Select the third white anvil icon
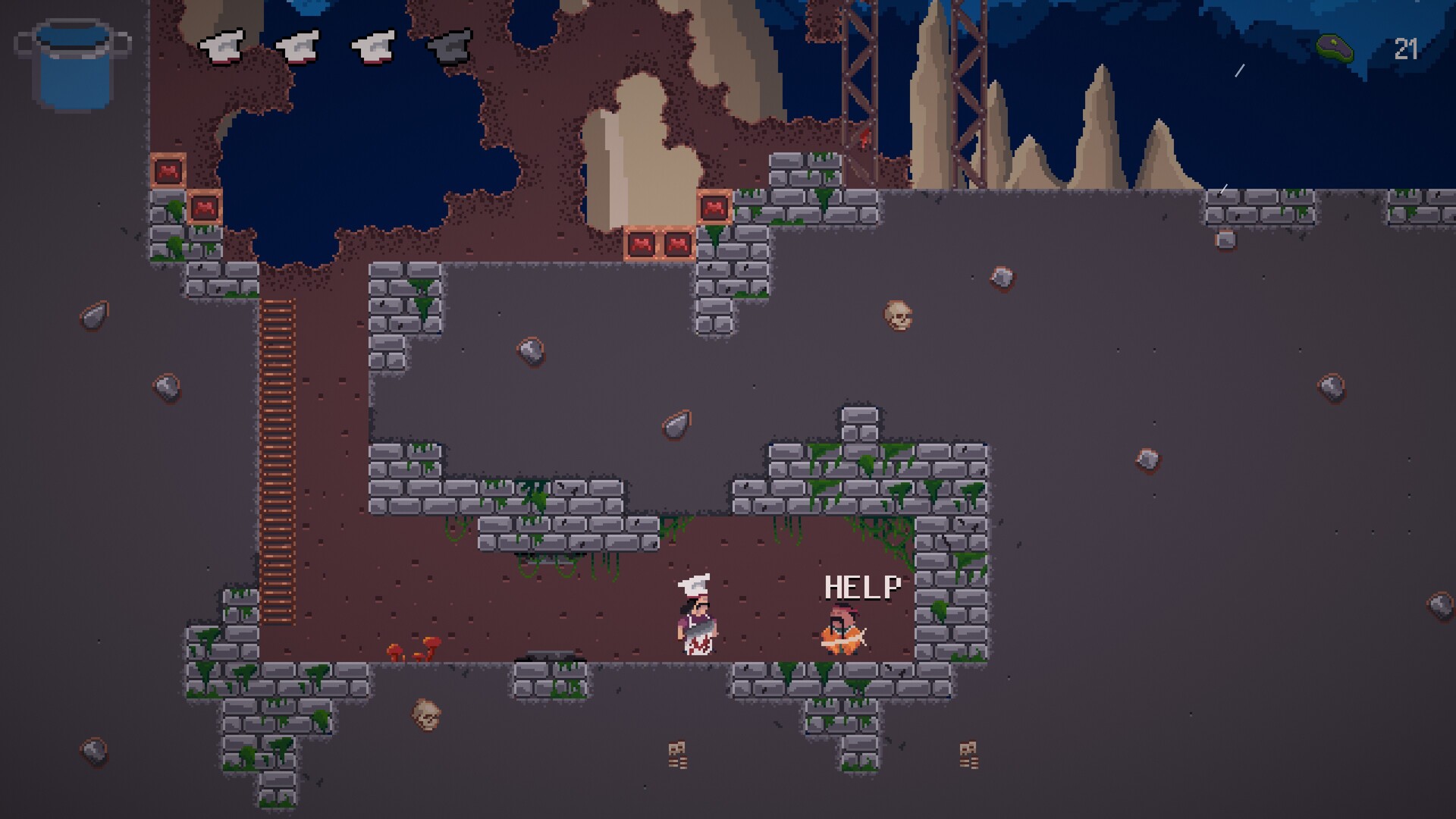Viewport: 1456px width, 819px height. click(x=373, y=45)
